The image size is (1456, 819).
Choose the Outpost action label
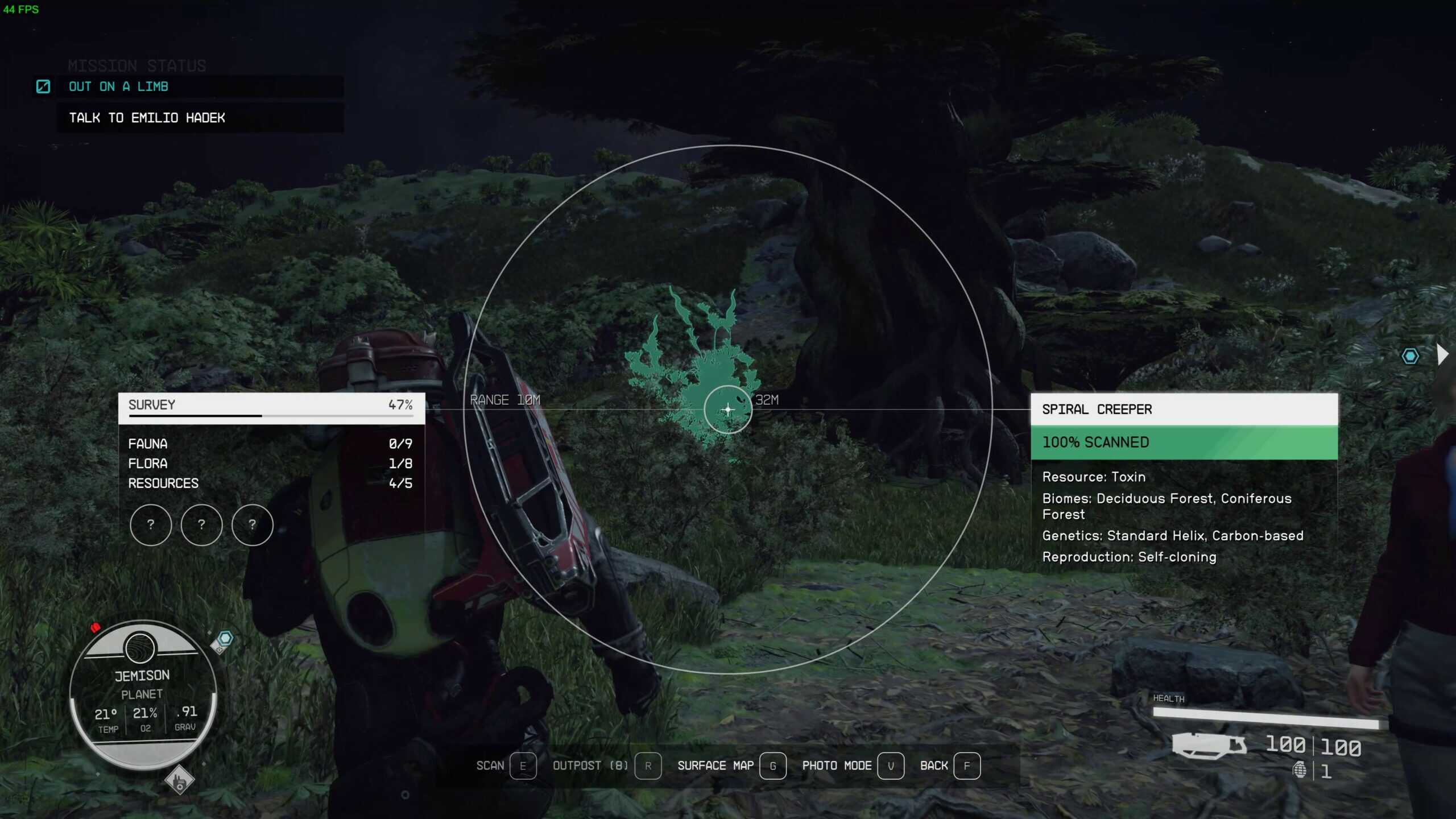590,766
